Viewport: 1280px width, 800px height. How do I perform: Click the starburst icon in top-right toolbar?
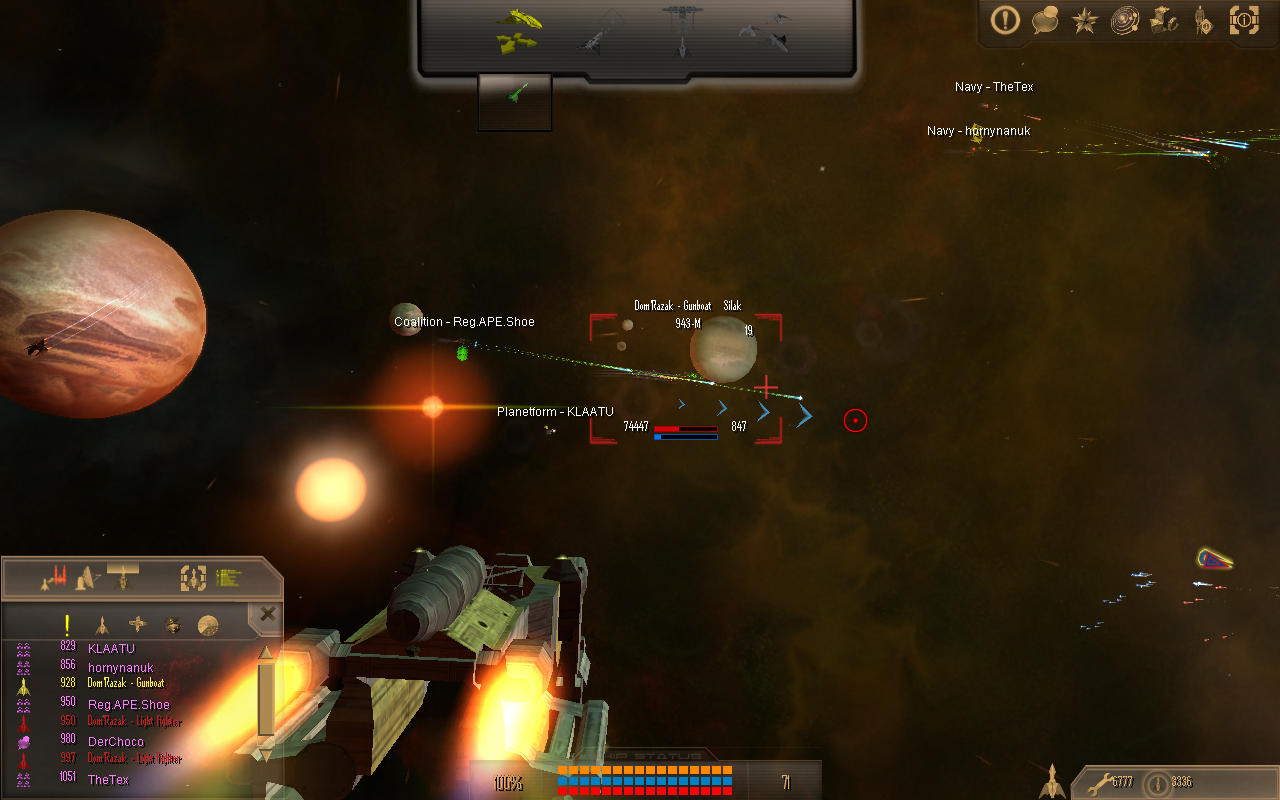pyautogui.click(x=1084, y=21)
